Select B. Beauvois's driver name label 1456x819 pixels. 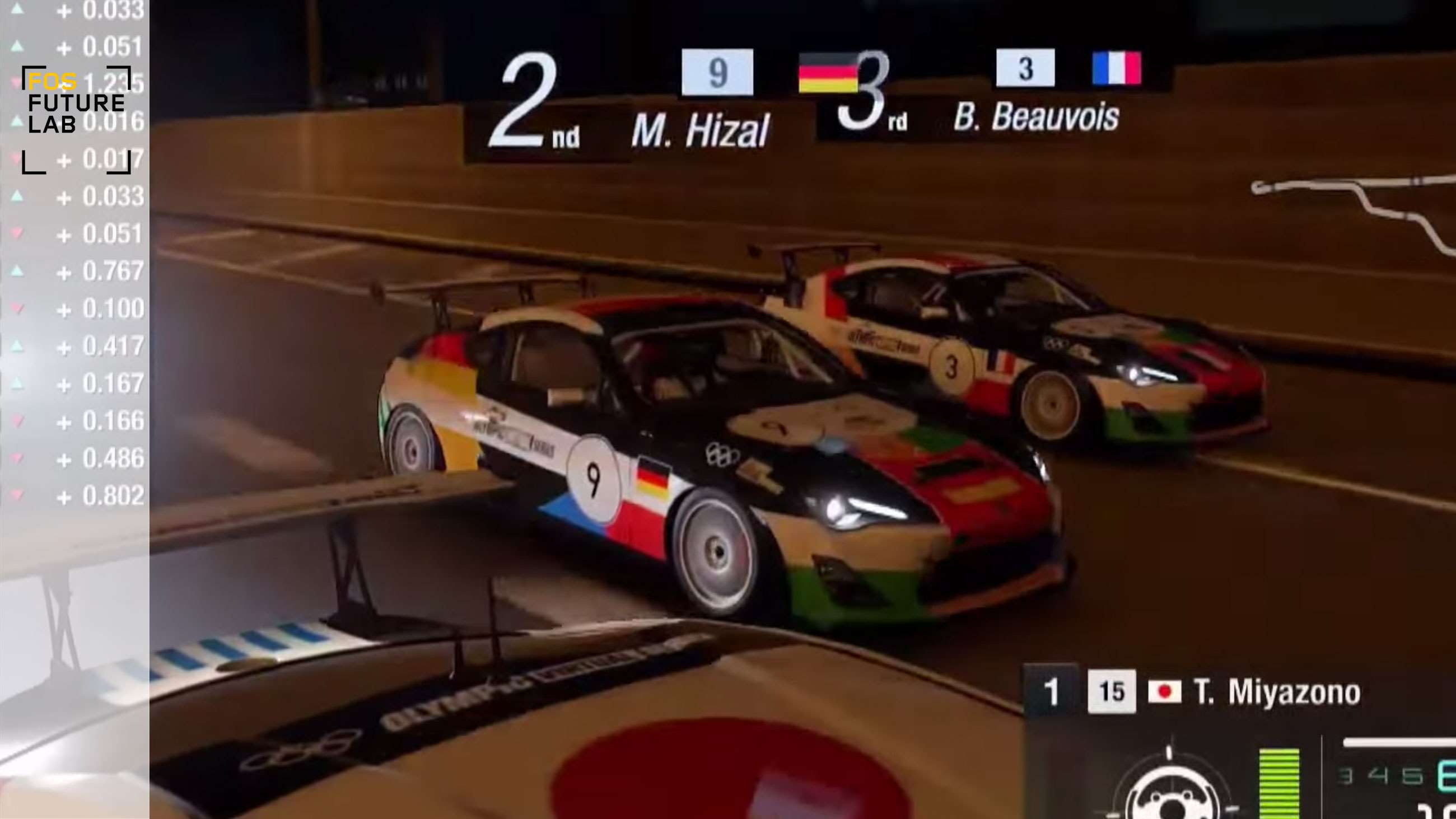pyautogui.click(x=1036, y=117)
